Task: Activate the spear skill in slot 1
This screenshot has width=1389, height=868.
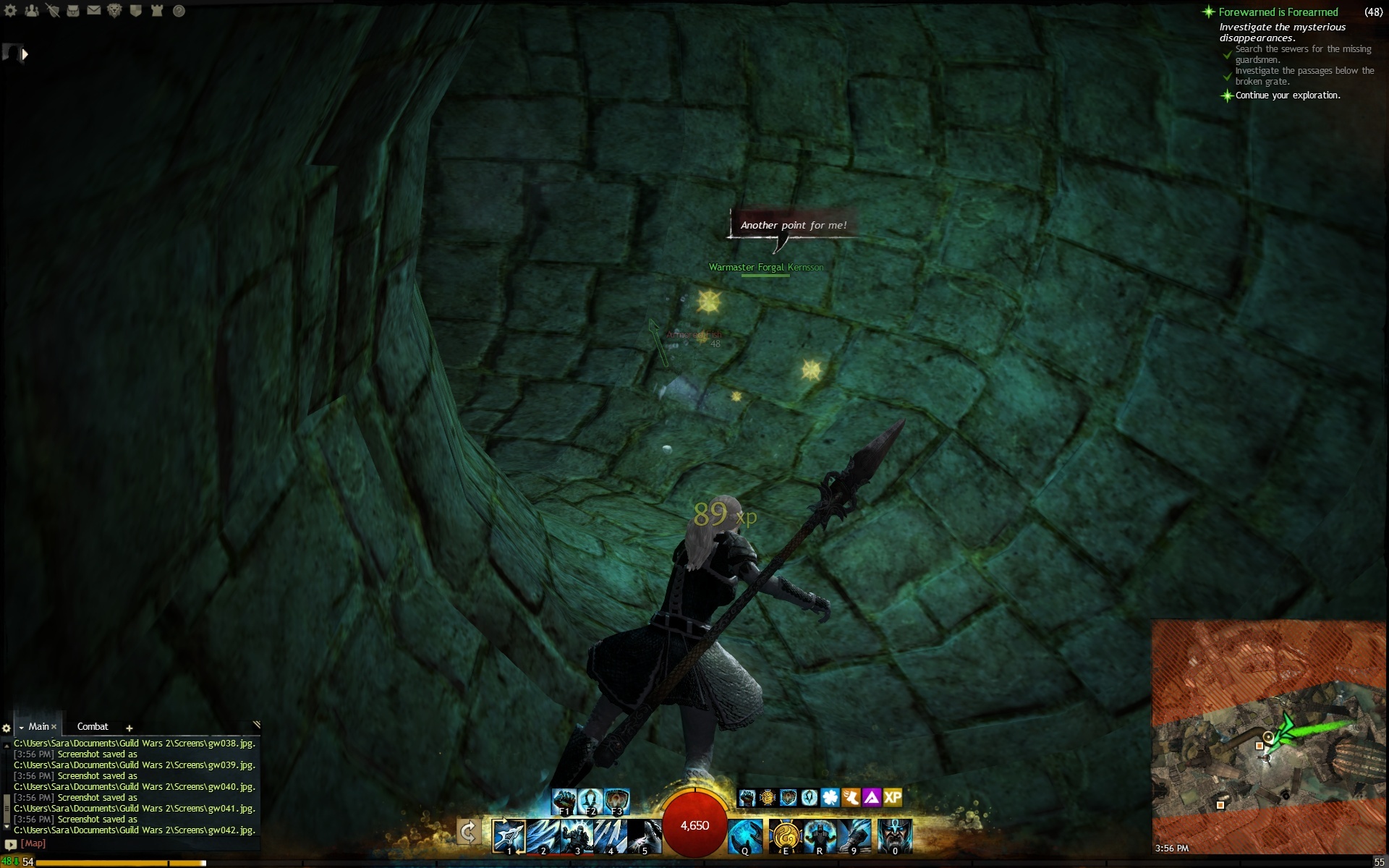Action: [x=509, y=836]
